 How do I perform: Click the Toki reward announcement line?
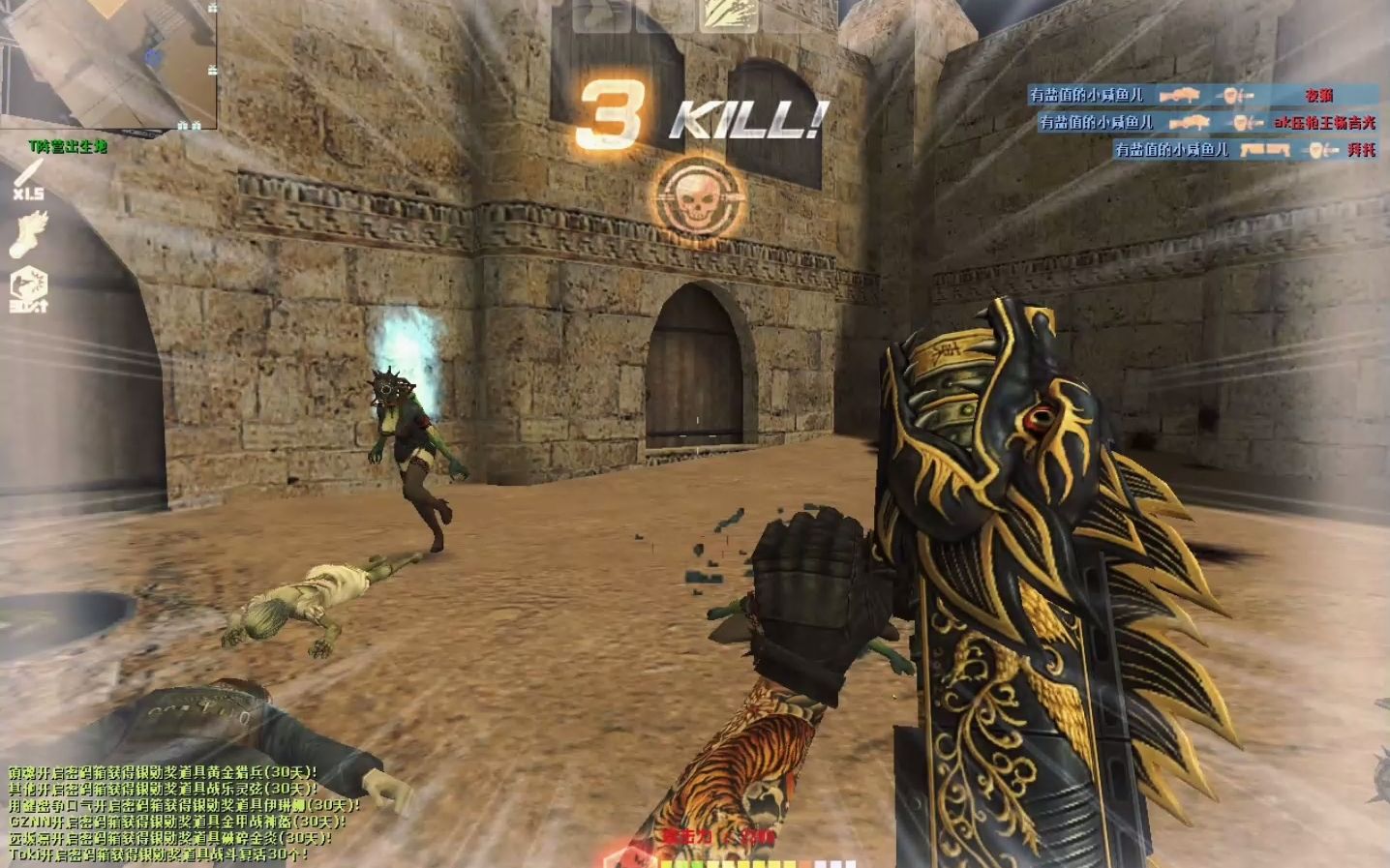[160, 854]
